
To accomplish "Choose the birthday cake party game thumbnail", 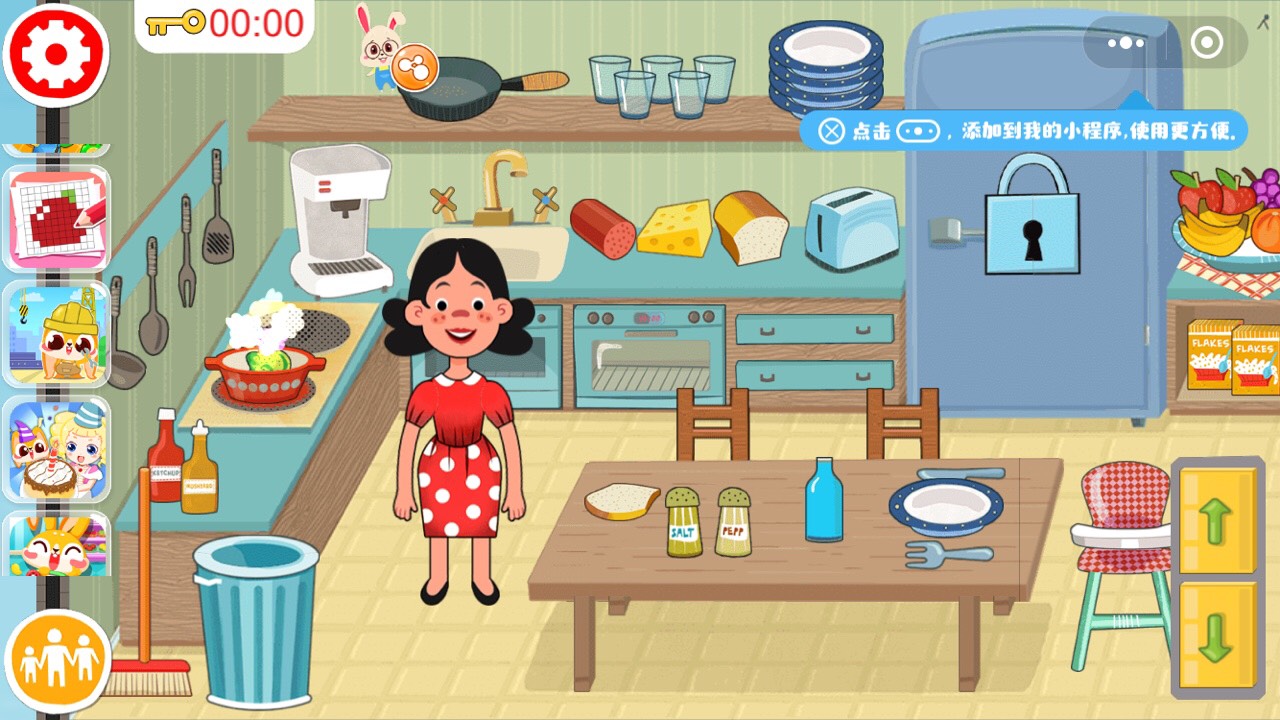I will tap(57, 449).
